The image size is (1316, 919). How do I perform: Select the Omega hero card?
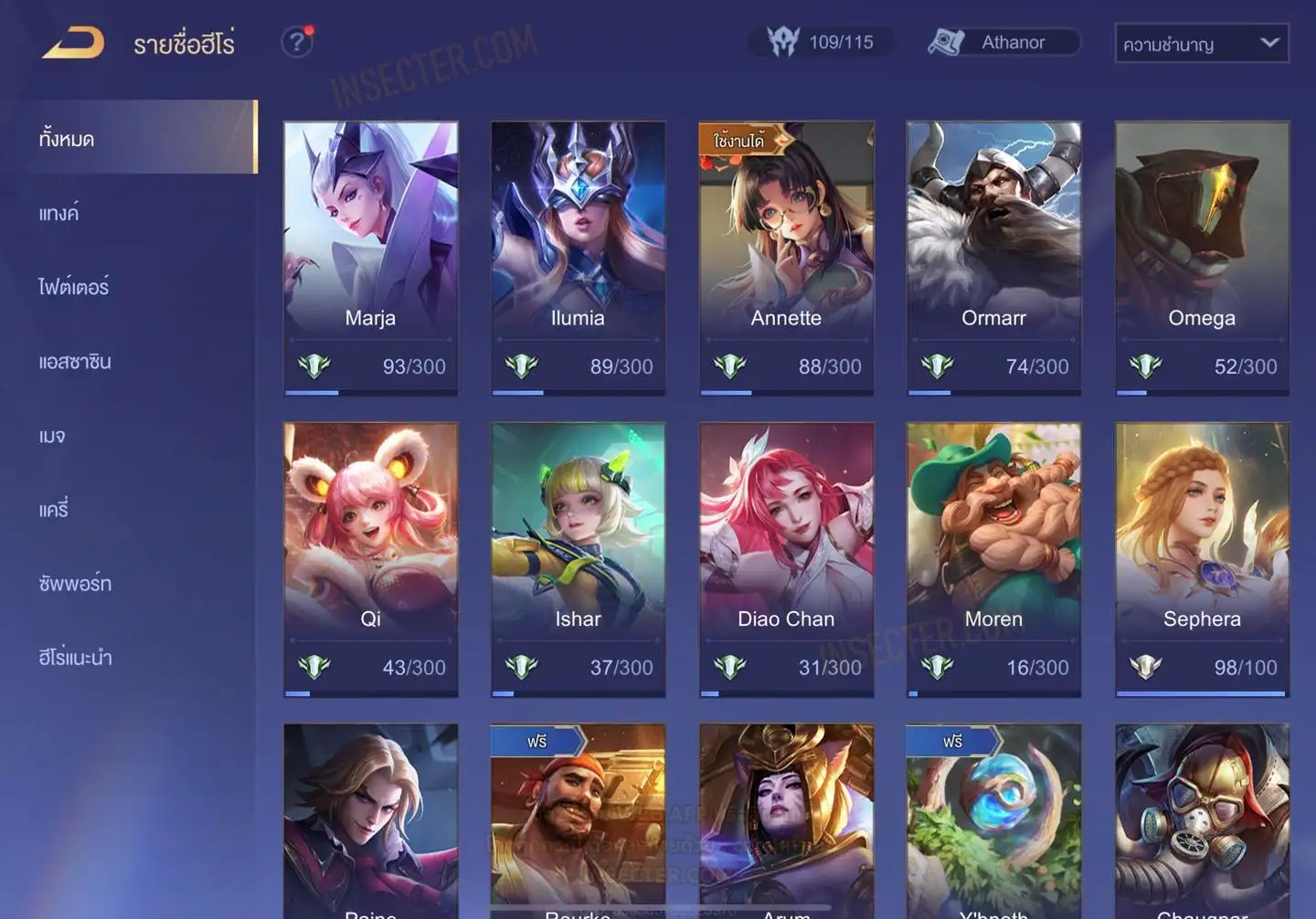point(1202,258)
